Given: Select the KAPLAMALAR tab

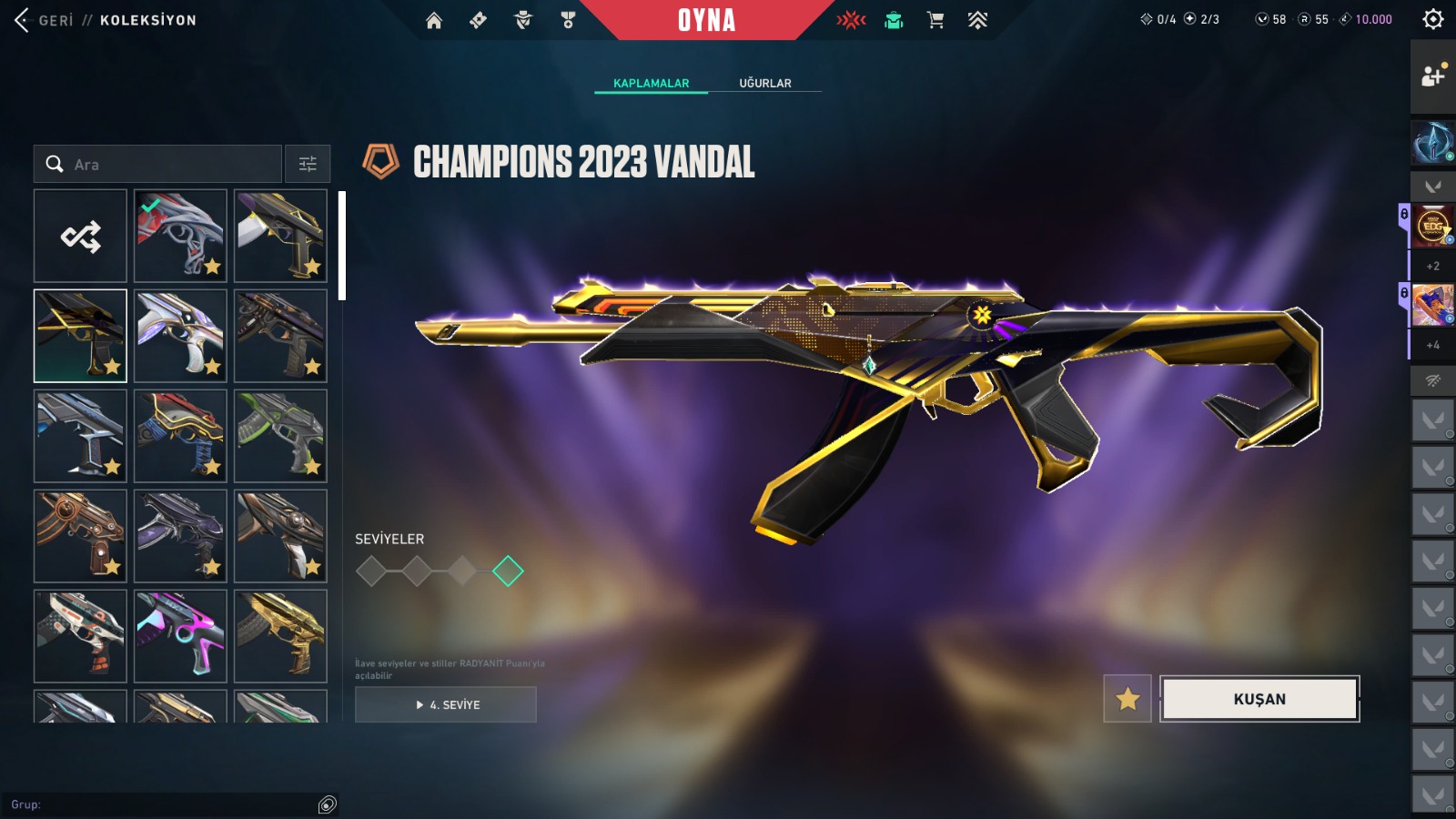Looking at the screenshot, I should pyautogui.click(x=651, y=83).
